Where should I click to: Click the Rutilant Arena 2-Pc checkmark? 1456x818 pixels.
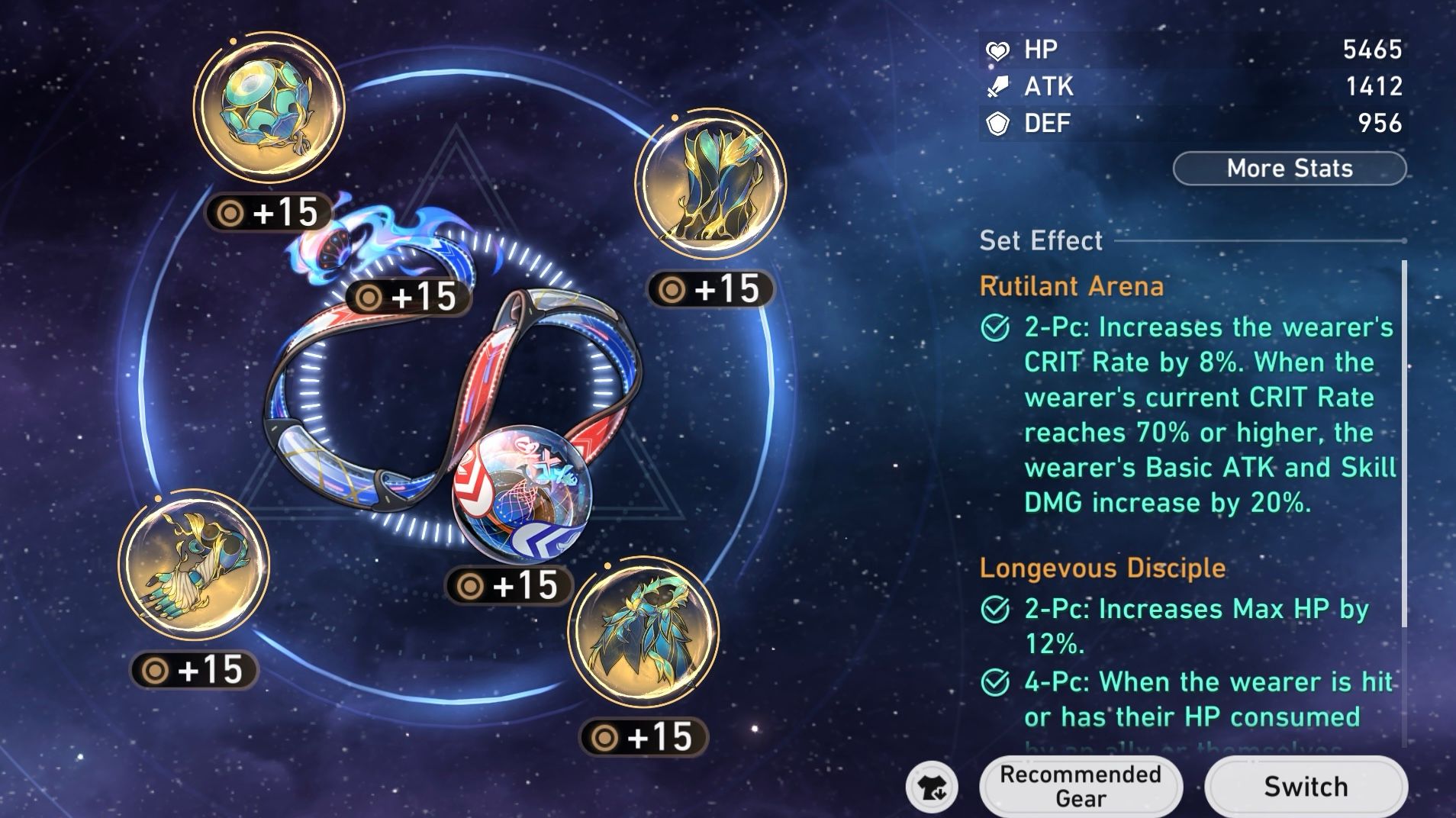[x=995, y=328]
